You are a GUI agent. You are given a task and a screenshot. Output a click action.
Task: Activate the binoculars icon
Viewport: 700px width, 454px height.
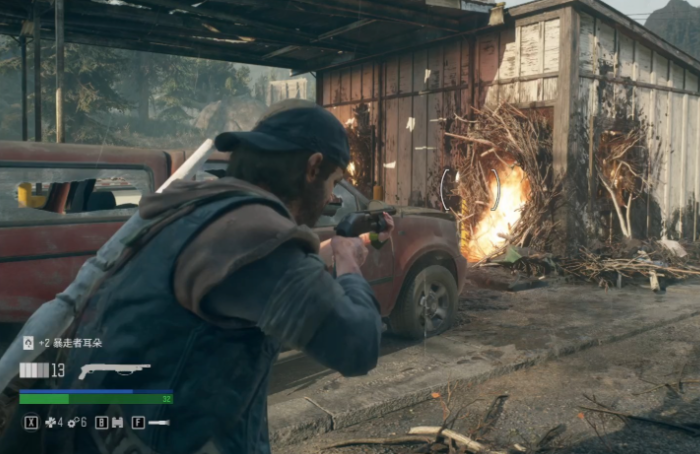click(117, 422)
